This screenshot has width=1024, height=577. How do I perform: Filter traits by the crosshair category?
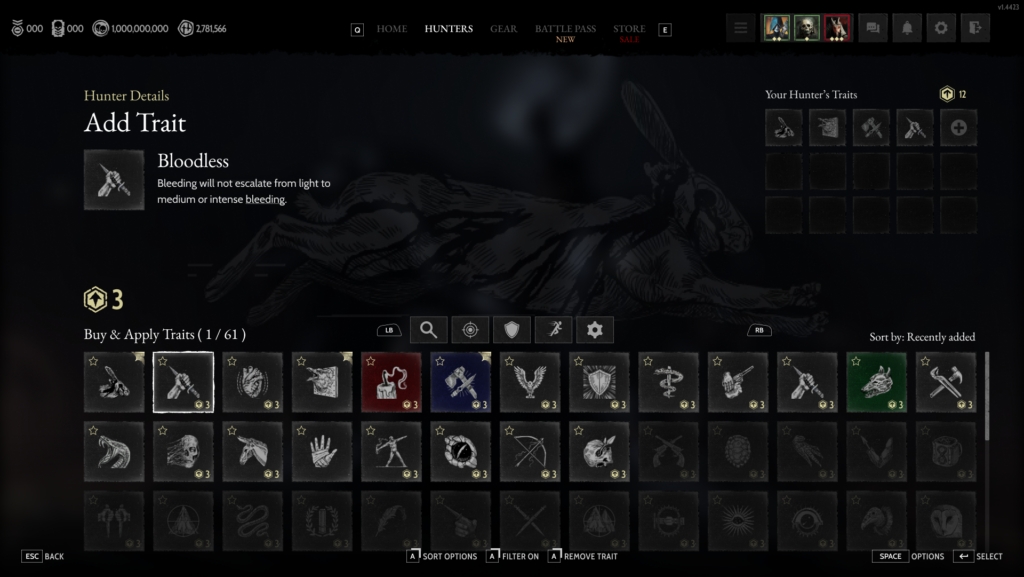[470, 330]
